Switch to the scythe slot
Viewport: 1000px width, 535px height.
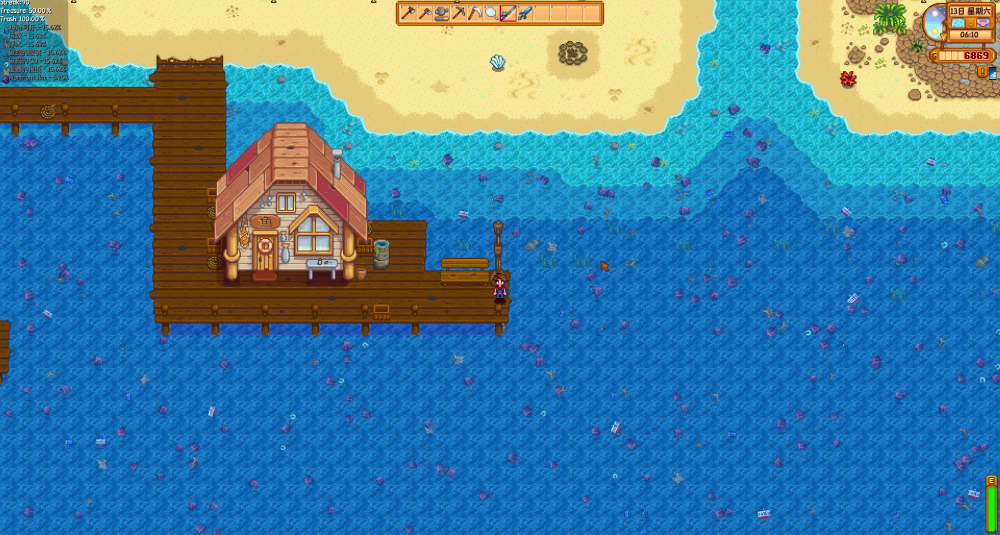pos(475,13)
